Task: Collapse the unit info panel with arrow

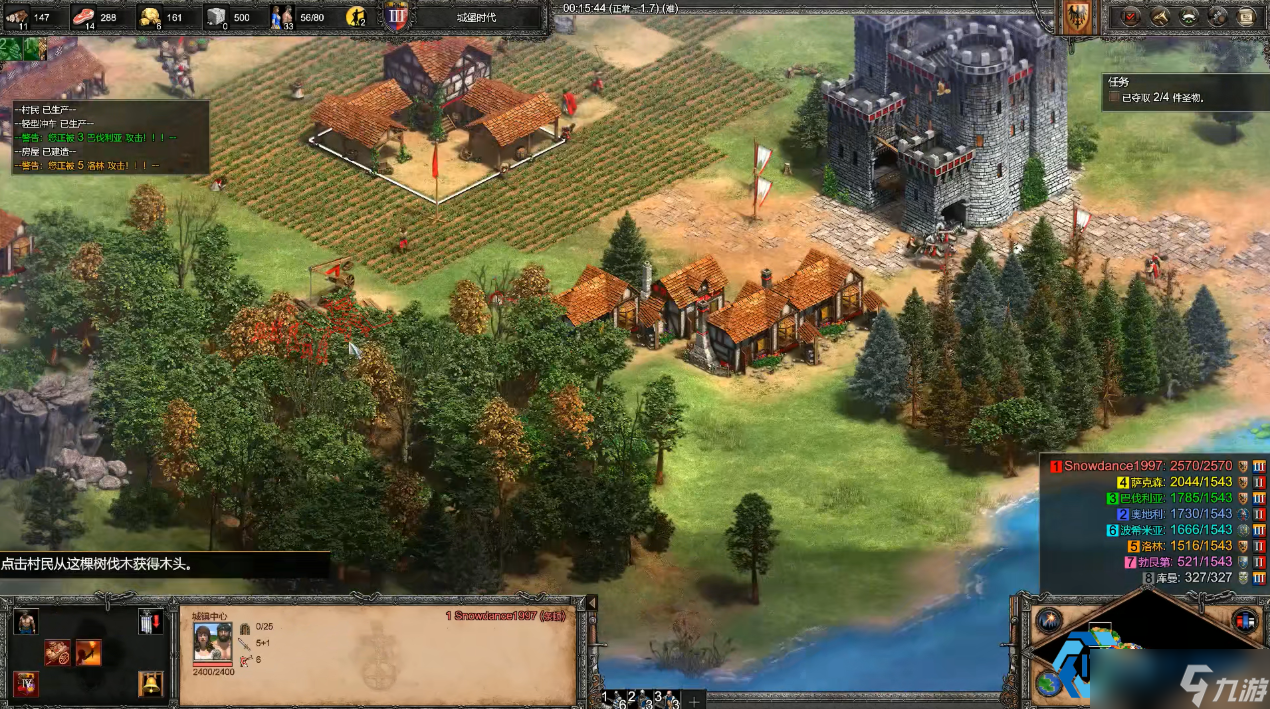Action: [x=590, y=602]
